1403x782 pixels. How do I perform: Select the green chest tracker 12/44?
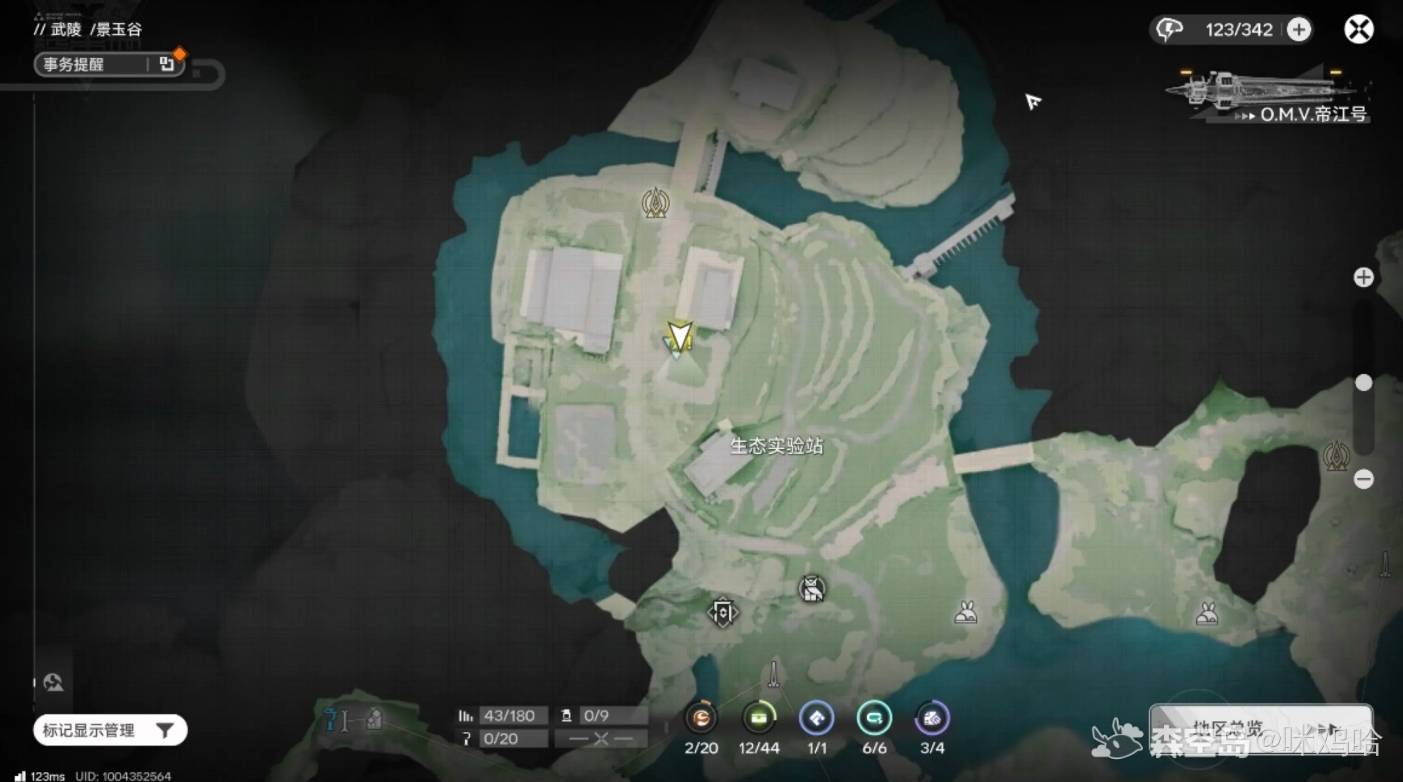click(759, 717)
